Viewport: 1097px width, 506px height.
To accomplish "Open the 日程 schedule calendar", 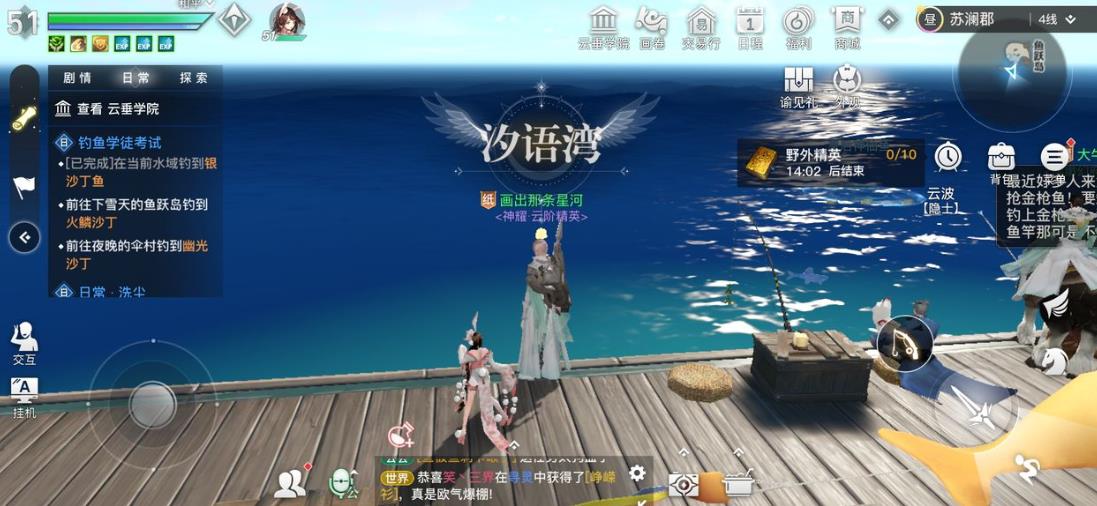I will (x=750, y=26).
